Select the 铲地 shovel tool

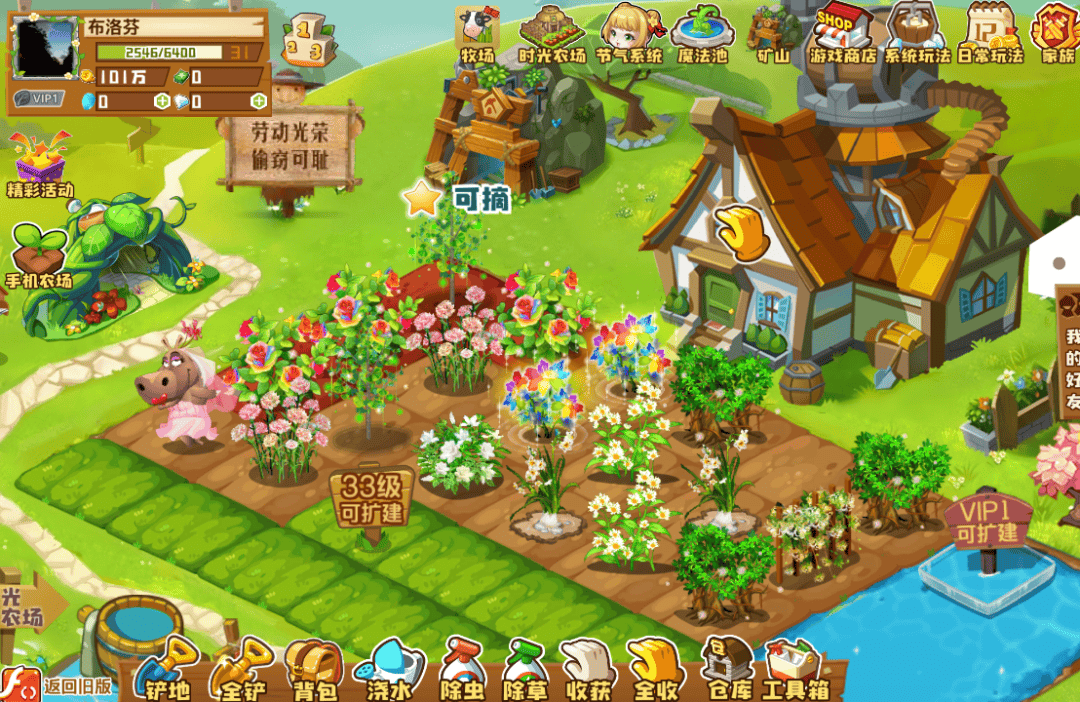point(167,667)
